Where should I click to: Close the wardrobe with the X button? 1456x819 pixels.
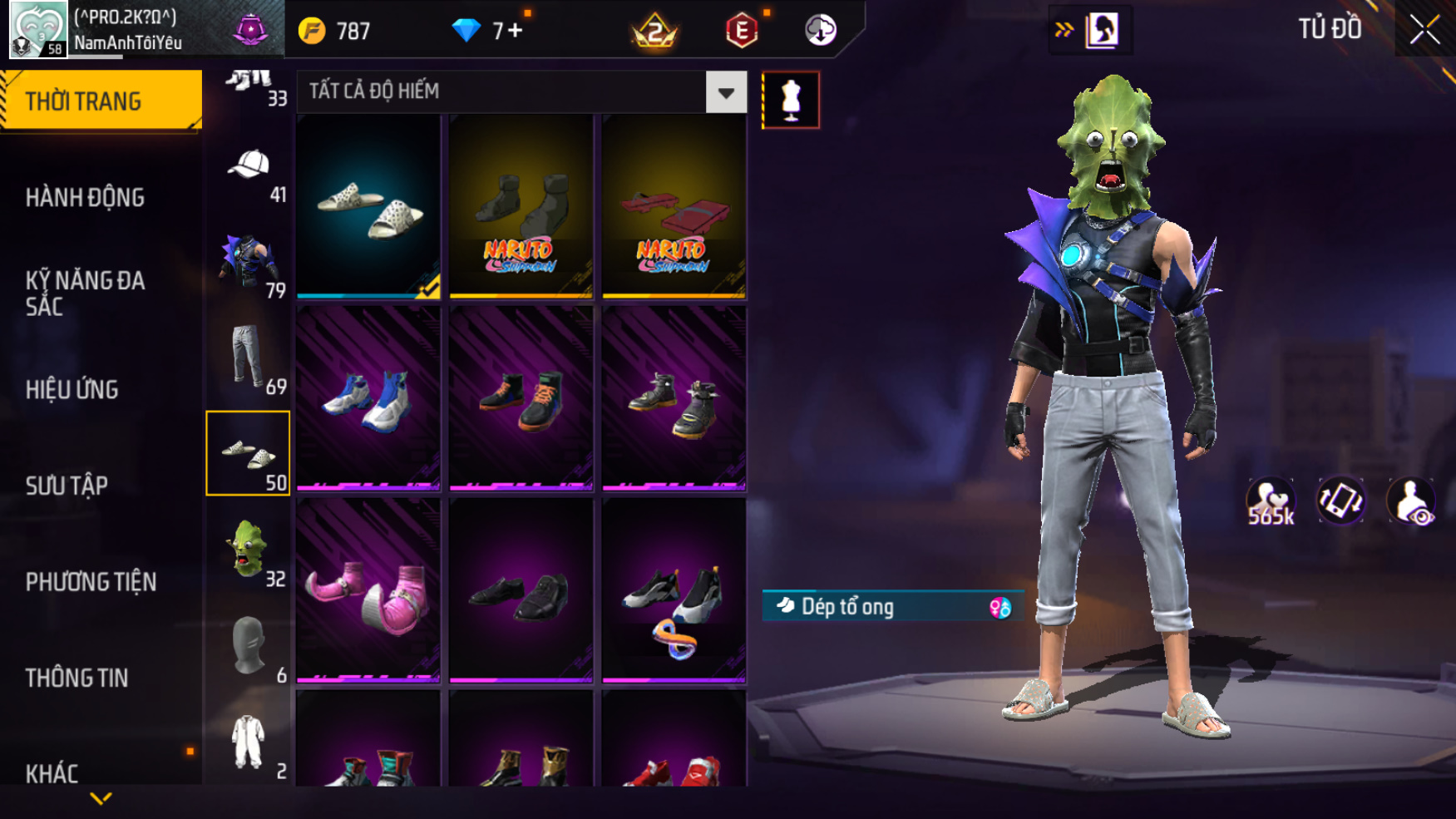1424,30
